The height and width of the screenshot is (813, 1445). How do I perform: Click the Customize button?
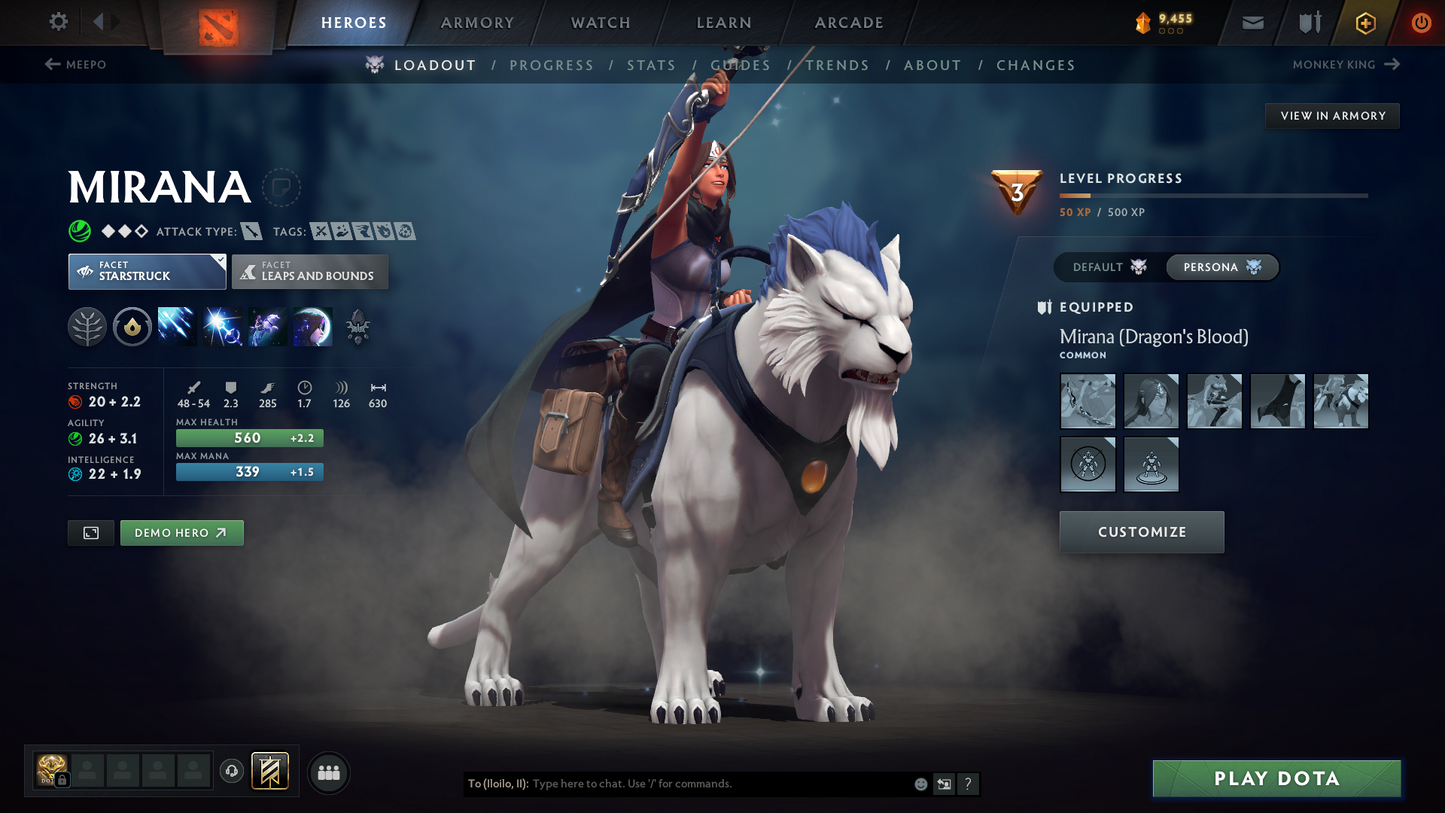click(1141, 532)
